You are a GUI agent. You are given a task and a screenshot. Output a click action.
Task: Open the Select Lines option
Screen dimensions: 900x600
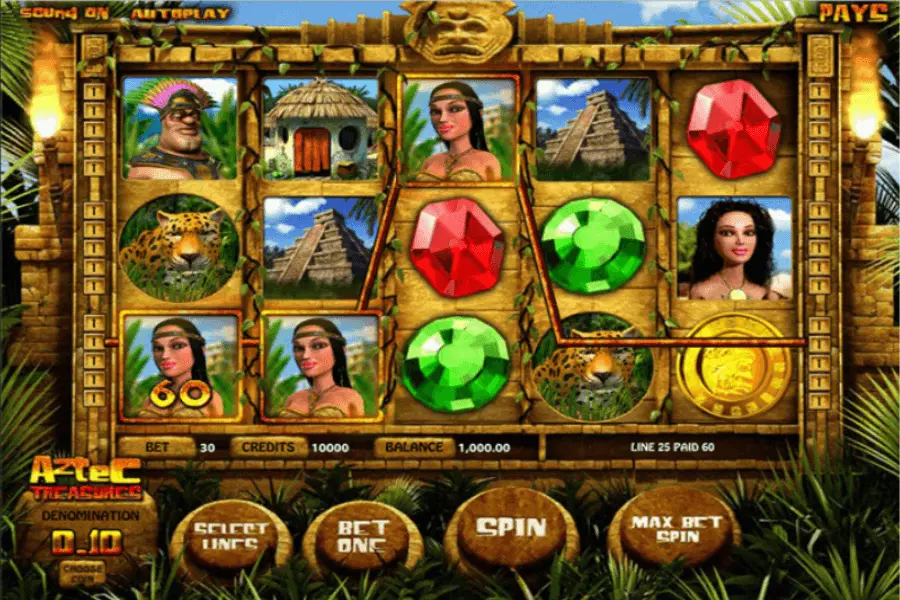pos(231,538)
